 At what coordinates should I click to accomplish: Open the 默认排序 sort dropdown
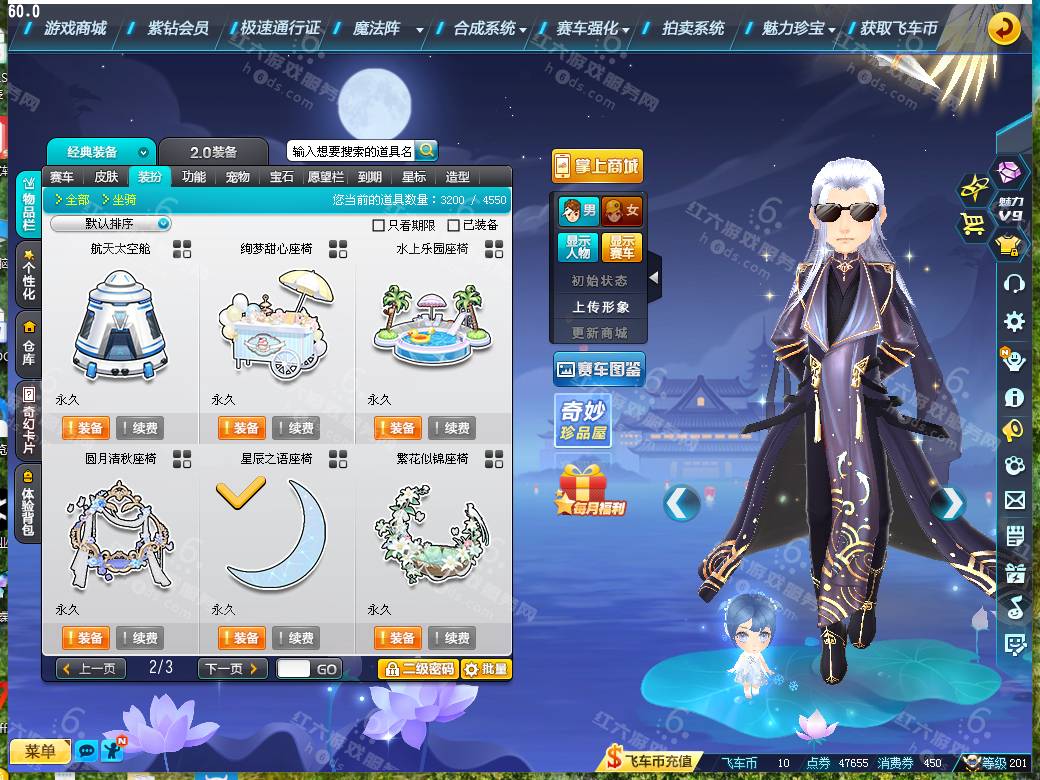click(x=111, y=224)
